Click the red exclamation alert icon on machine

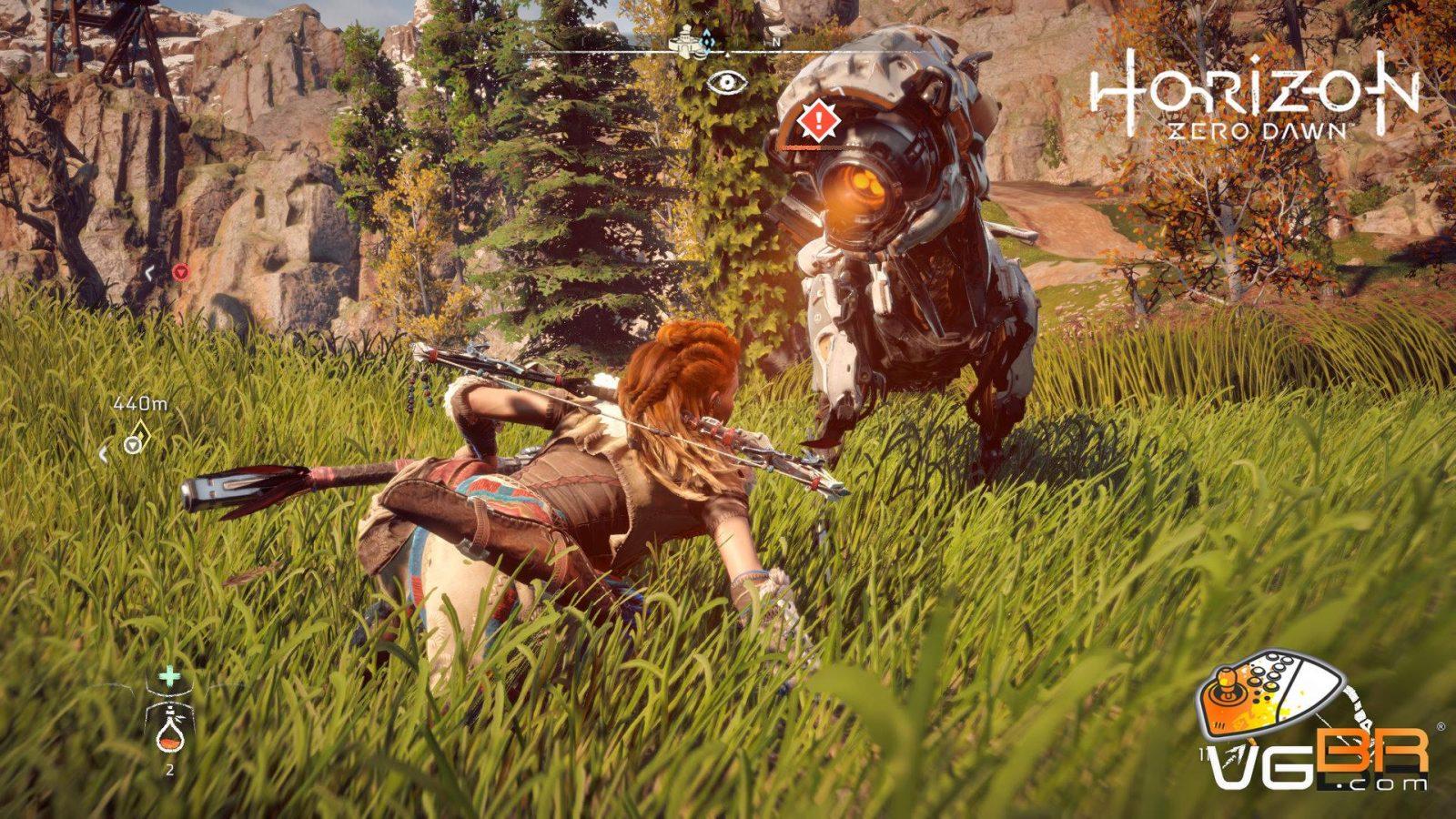click(x=816, y=119)
